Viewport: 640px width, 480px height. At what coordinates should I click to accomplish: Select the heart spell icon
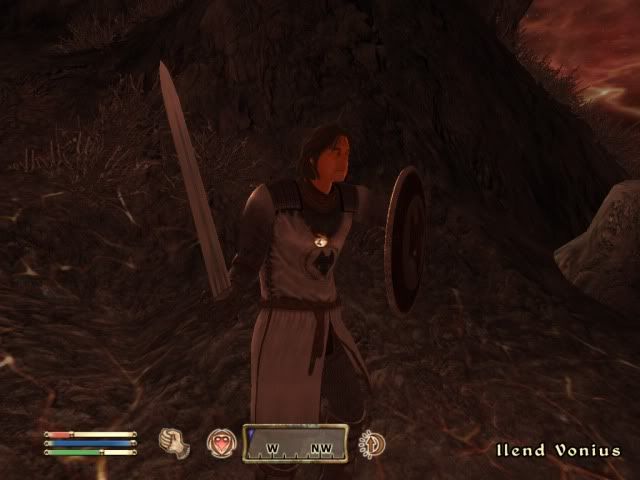[x=220, y=442]
